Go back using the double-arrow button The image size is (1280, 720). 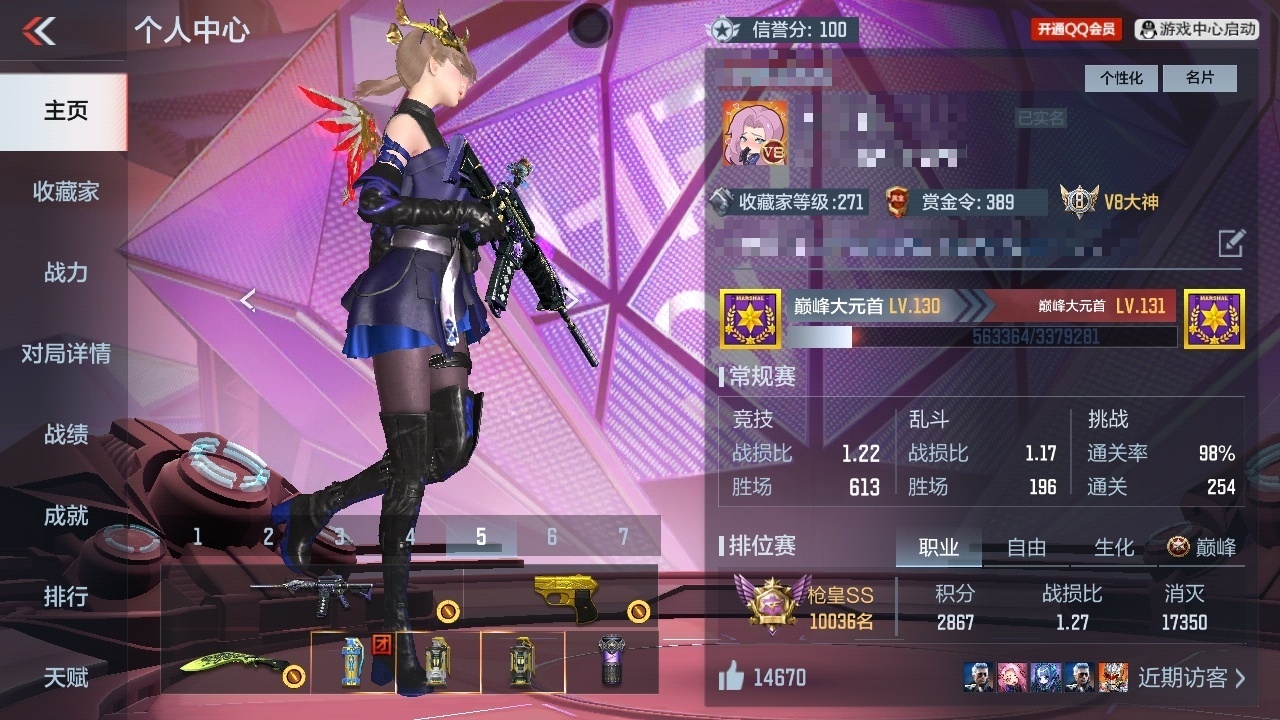[x=40, y=31]
